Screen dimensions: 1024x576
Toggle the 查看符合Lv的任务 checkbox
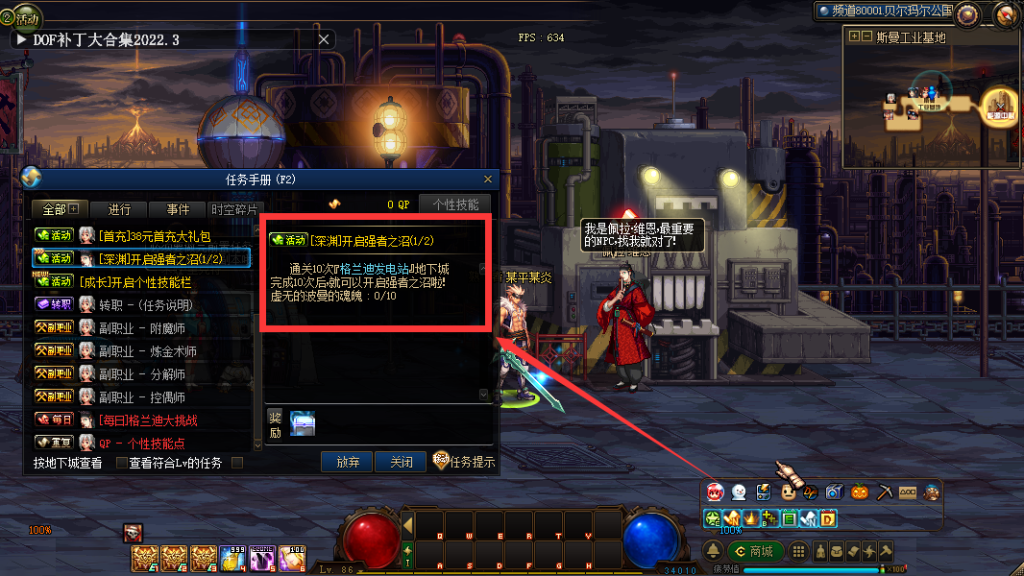point(237,463)
